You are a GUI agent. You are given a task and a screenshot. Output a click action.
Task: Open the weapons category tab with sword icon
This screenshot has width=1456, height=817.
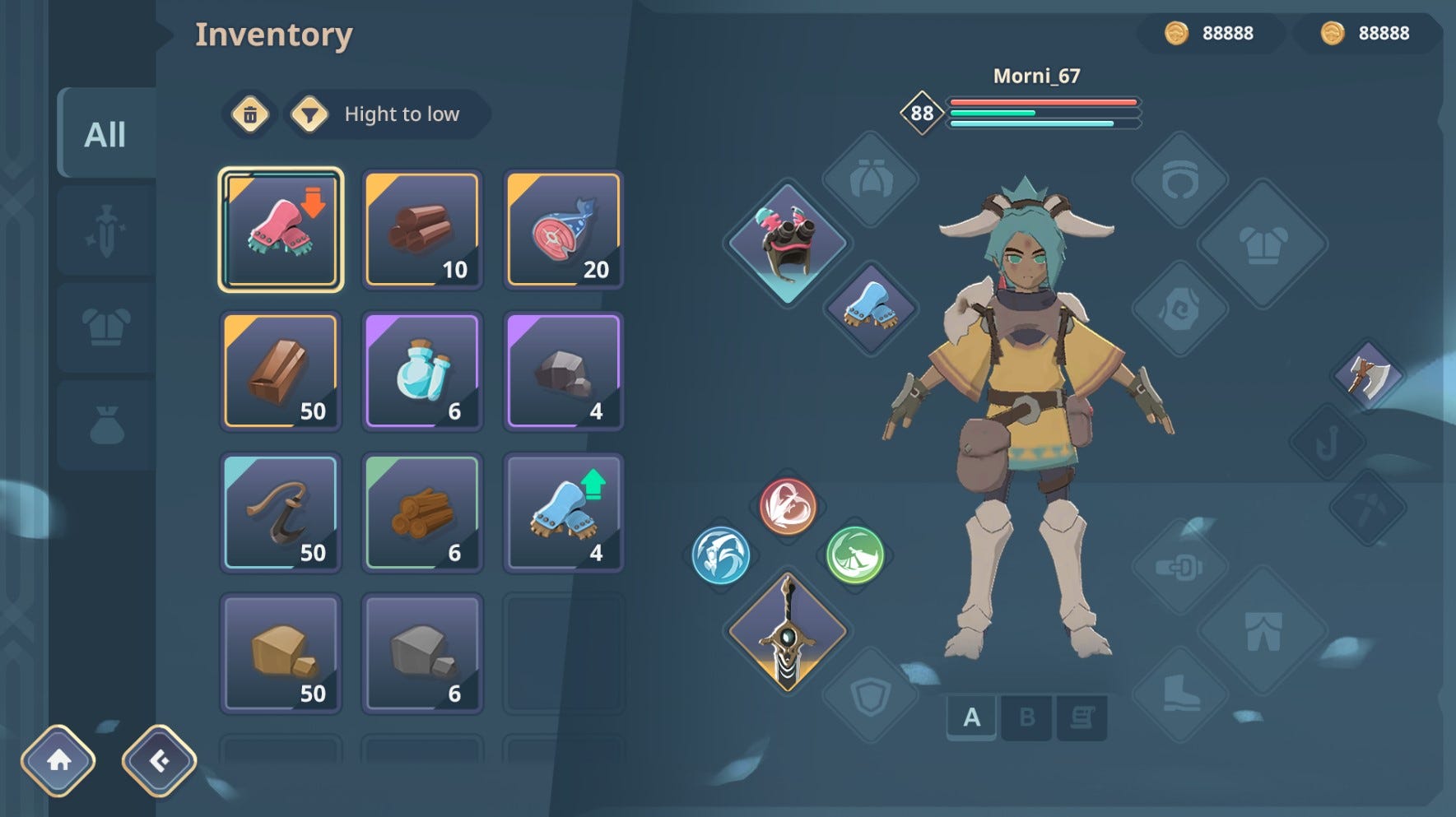(105, 230)
